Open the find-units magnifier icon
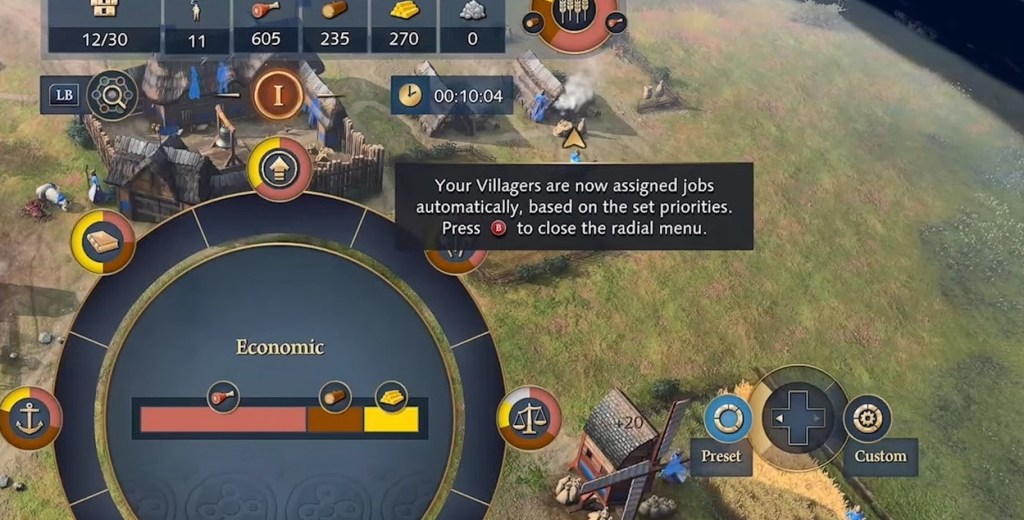The width and height of the screenshot is (1024, 520). pyautogui.click(x=111, y=96)
